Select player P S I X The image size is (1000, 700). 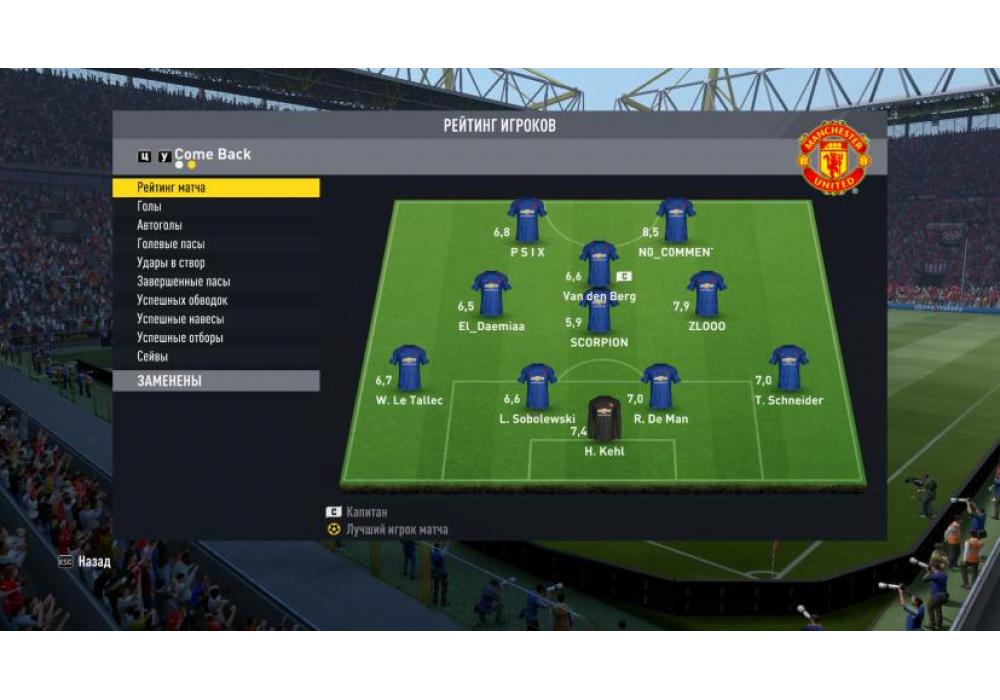[527, 220]
